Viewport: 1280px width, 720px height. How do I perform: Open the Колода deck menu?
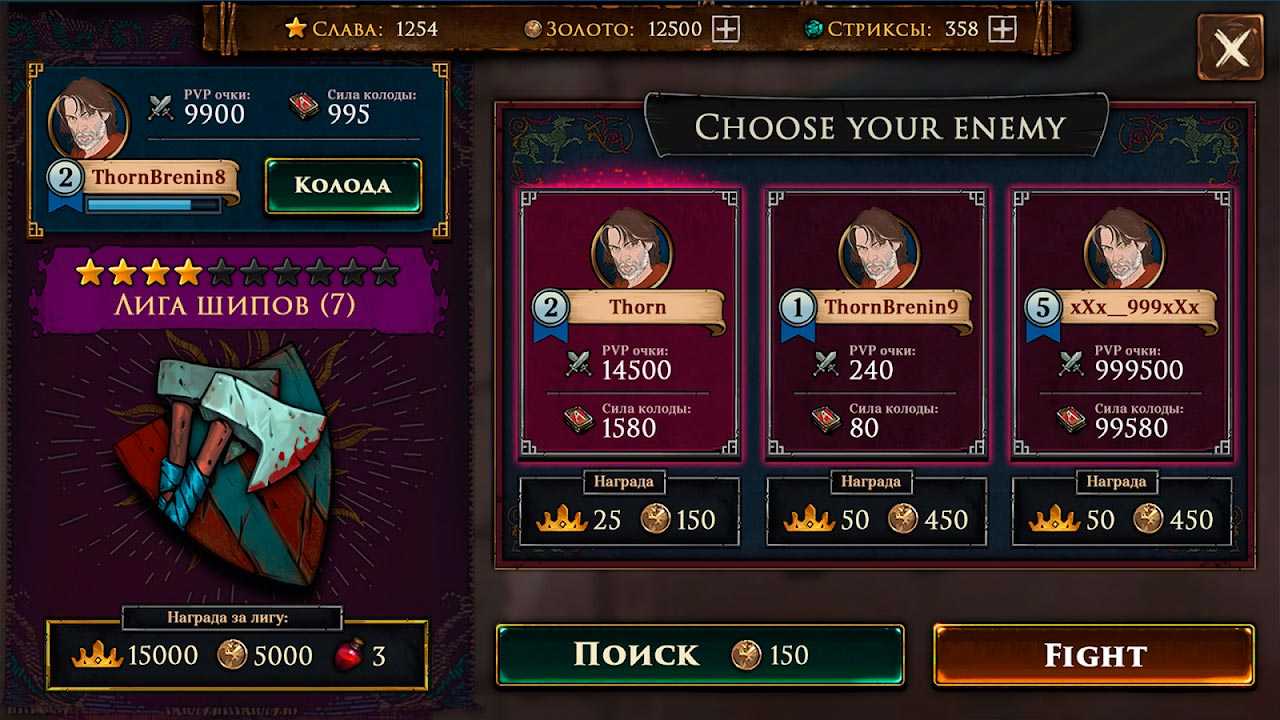coord(343,186)
